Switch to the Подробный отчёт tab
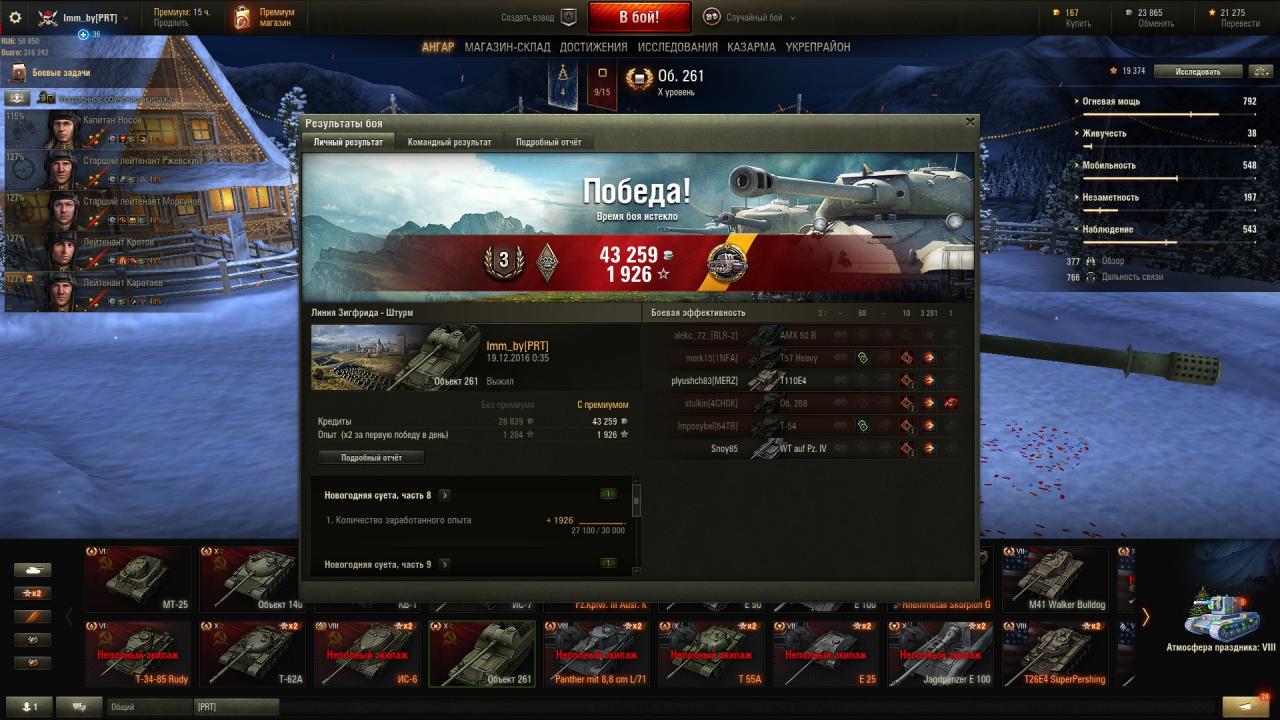The height and width of the screenshot is (720, 1280). 548,142
